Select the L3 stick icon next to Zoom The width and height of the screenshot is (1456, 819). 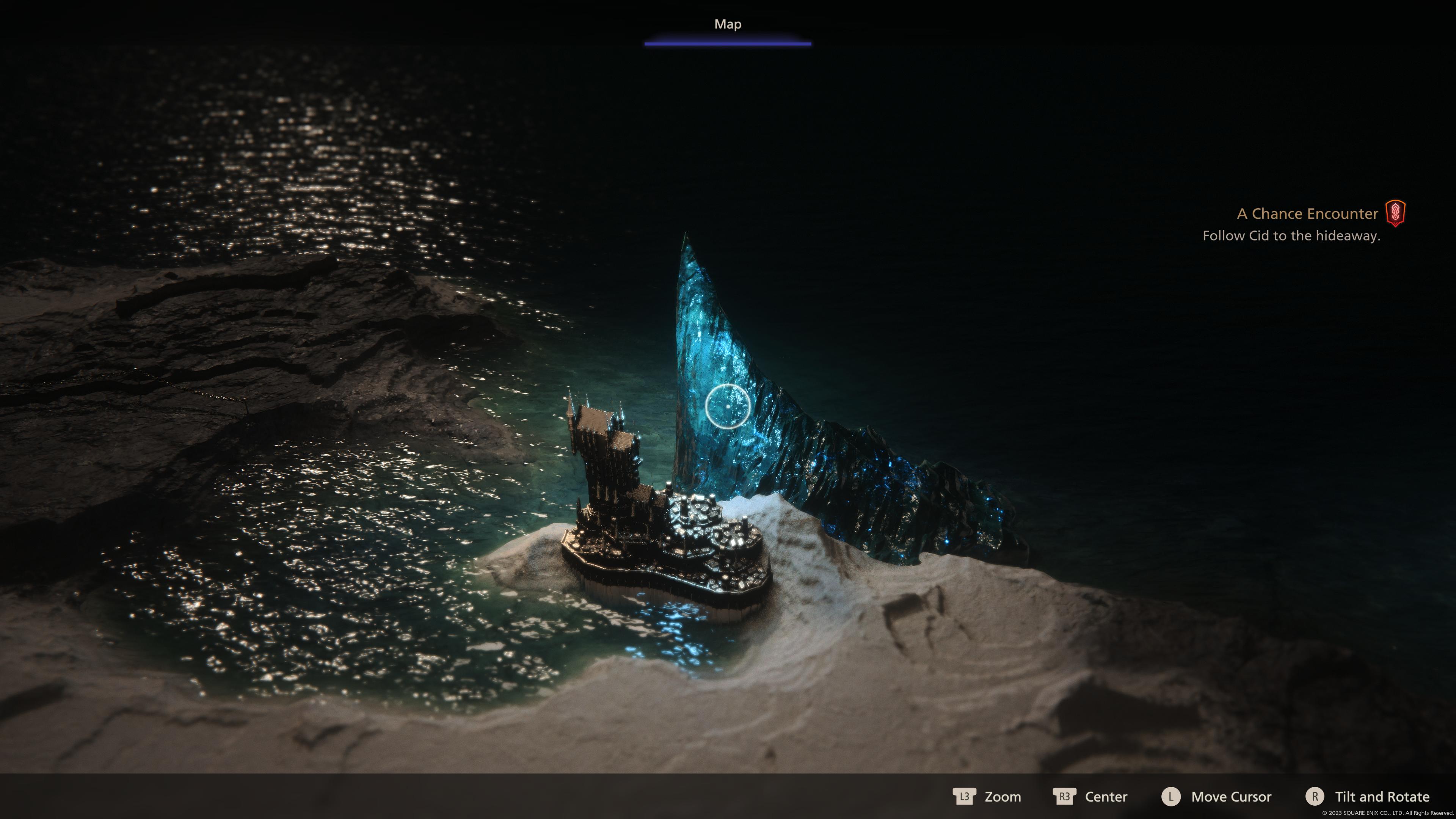coord(965,797)
